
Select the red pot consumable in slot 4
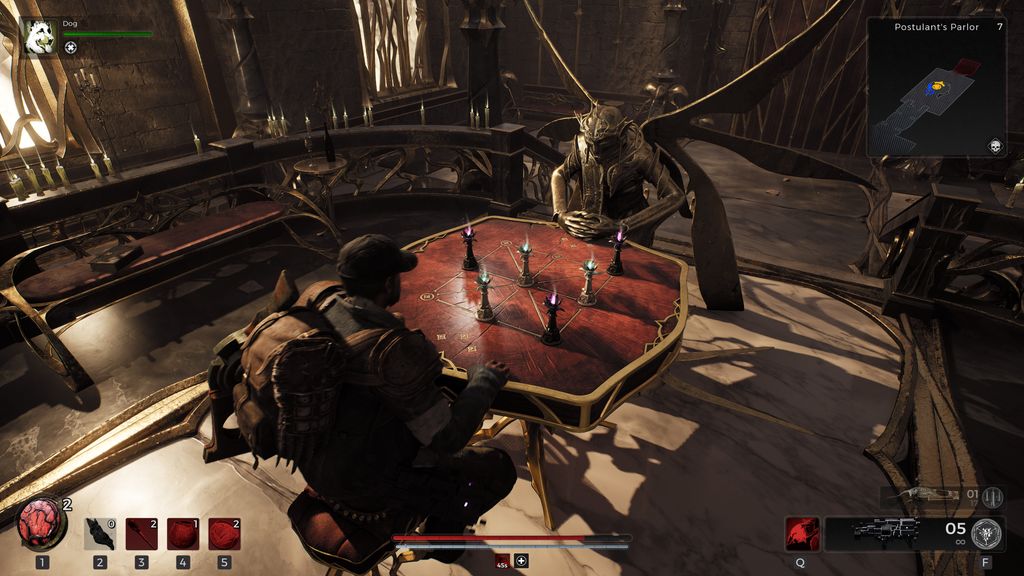click(182, 534)
